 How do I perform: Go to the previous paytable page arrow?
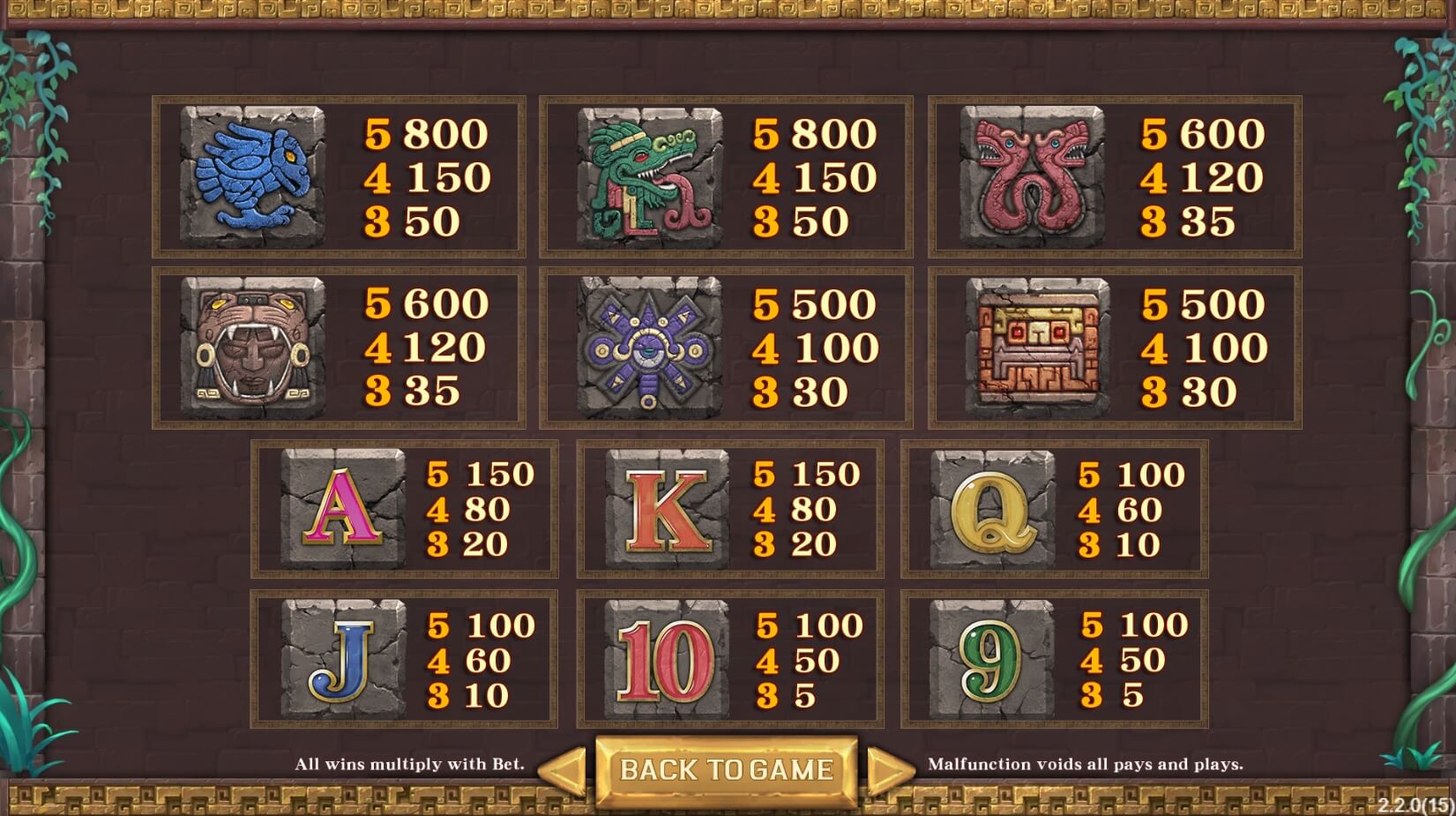(564, 771)
